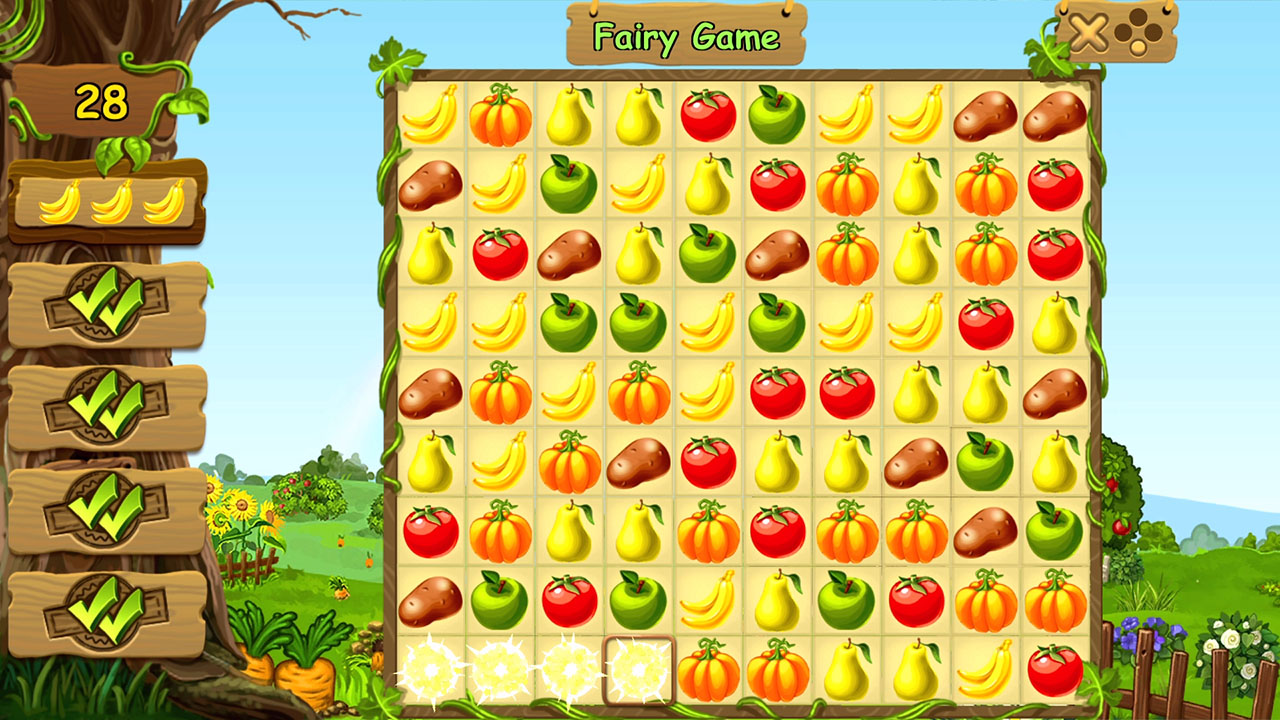Toggle the third double-checkmark plaque
This screenshot has width=1280, height=720.
105,510
